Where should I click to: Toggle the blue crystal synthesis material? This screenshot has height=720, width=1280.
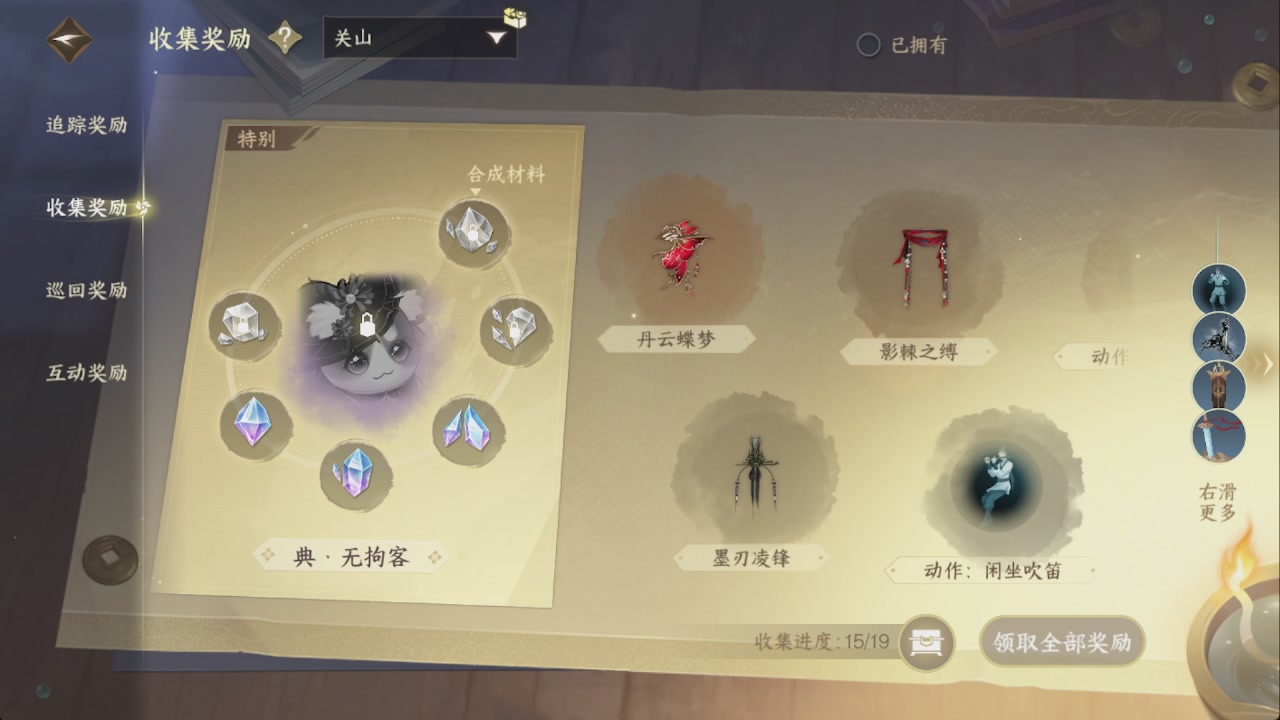pos(467,425)
